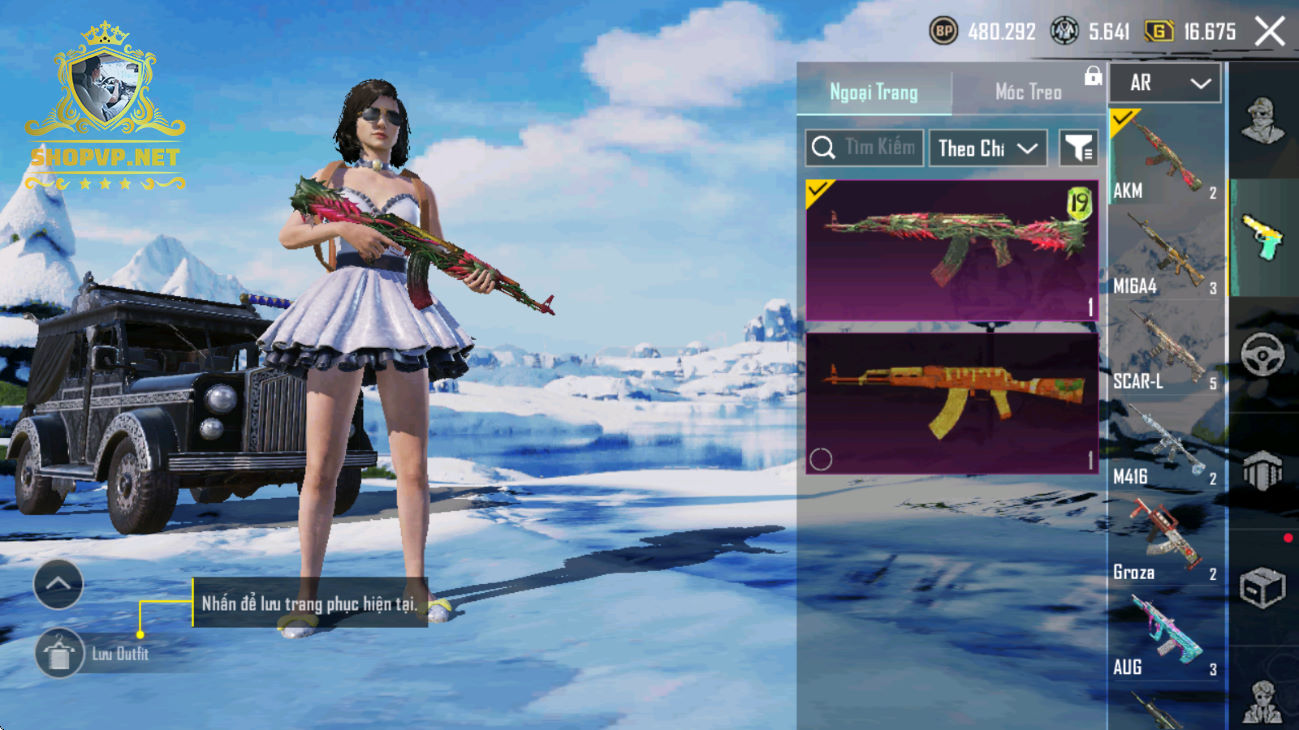Open the AR weapon type dropdown
The width and height of the screenshot is (1299, 730).
pos(1165,84)
